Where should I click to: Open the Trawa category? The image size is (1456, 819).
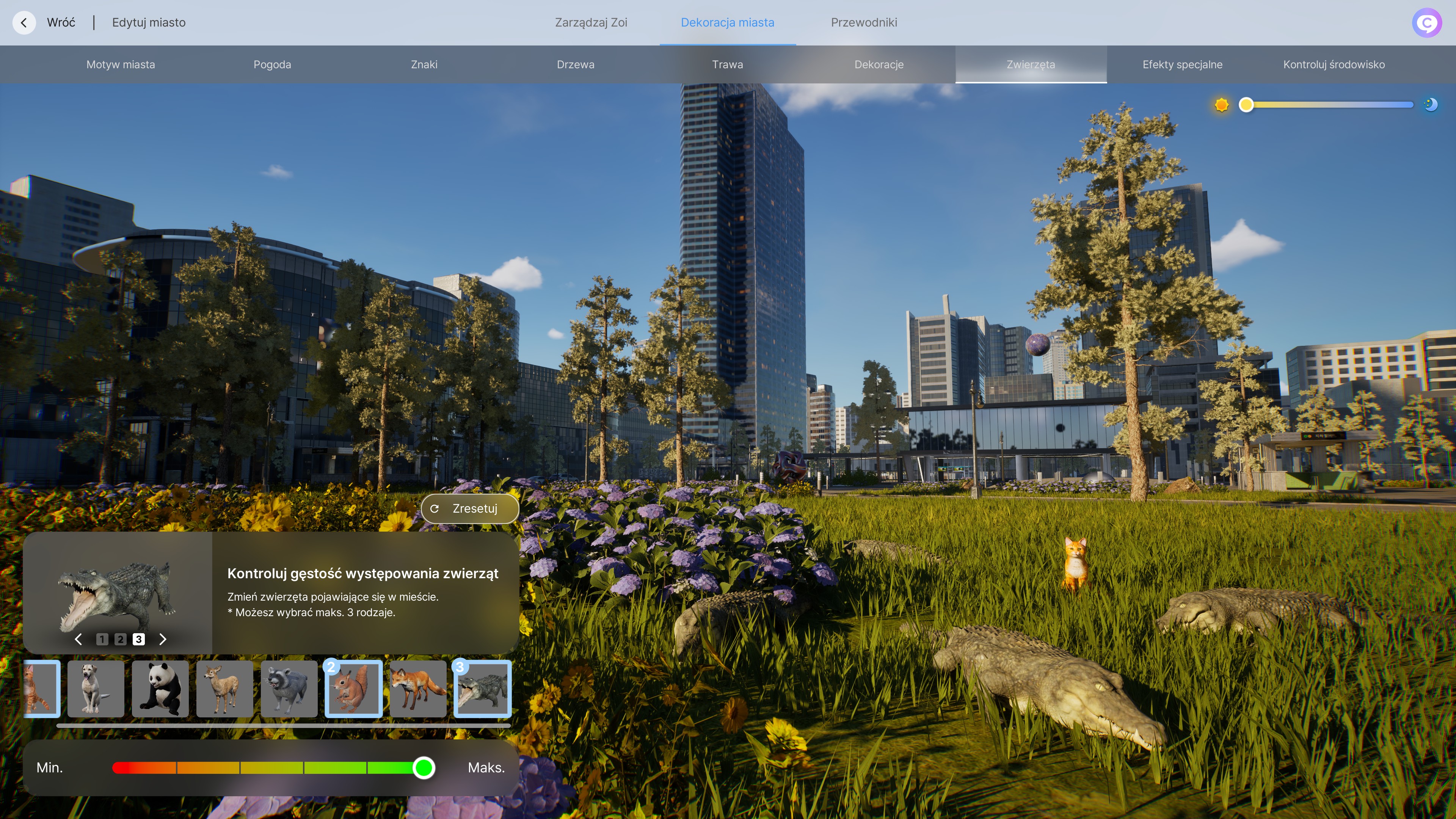727,64
